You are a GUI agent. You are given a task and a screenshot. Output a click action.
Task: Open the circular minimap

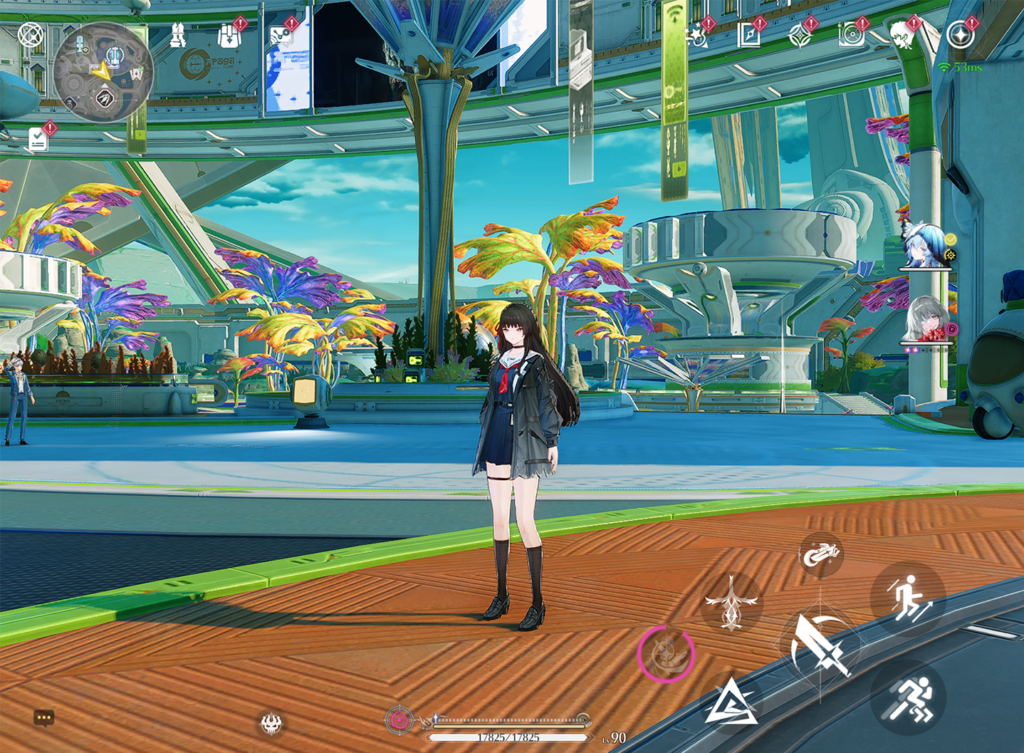coord(103,72)
